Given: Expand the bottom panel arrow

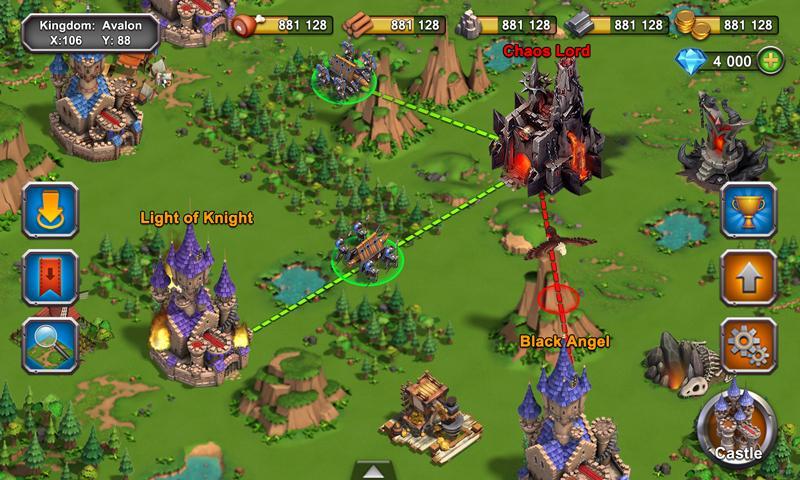Looking at the screenshot, I should (x=377, y=471).
